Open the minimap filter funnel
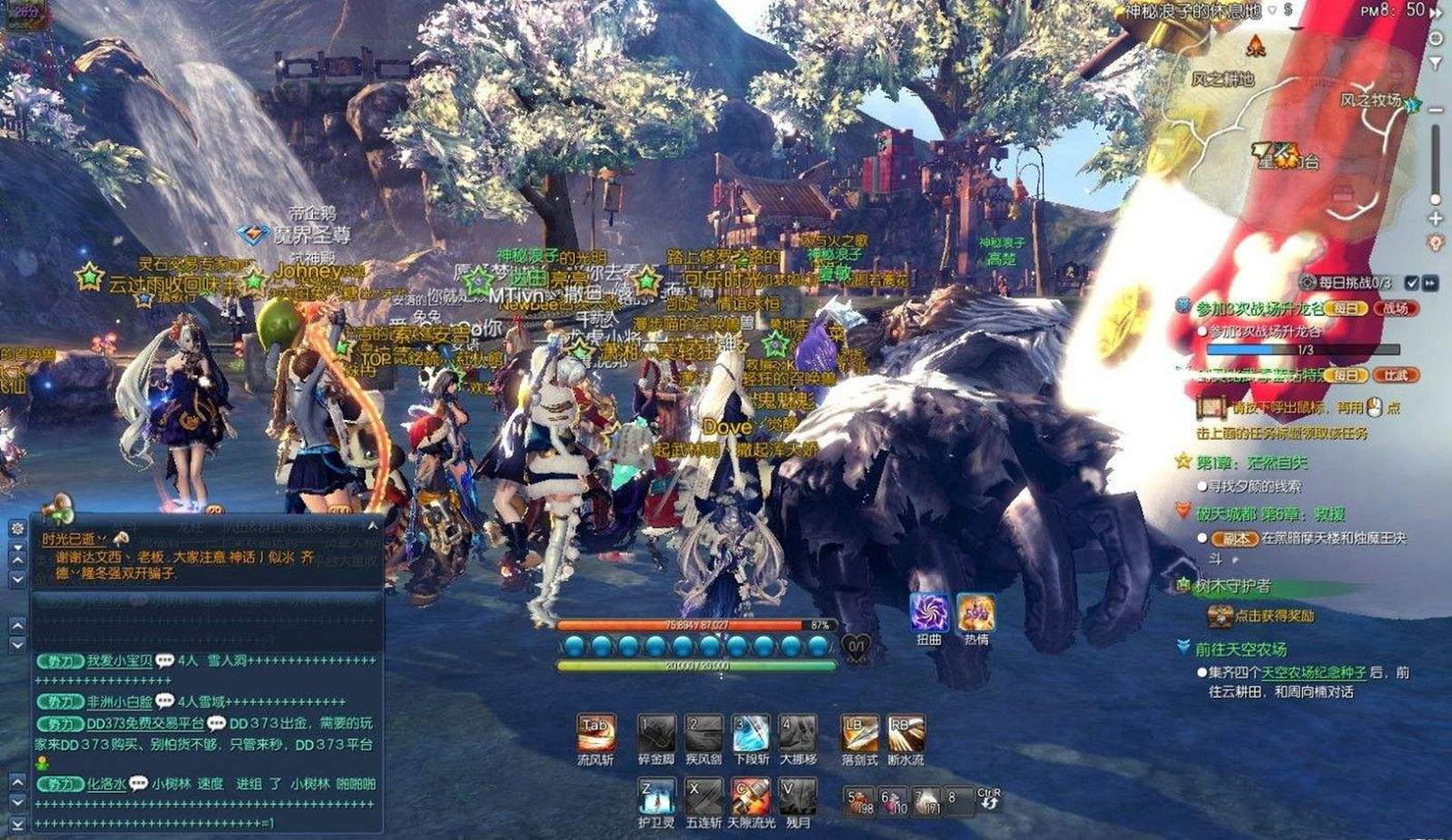The height and width of the screenshot is (840, 1452). click(x=1435, y=63)
